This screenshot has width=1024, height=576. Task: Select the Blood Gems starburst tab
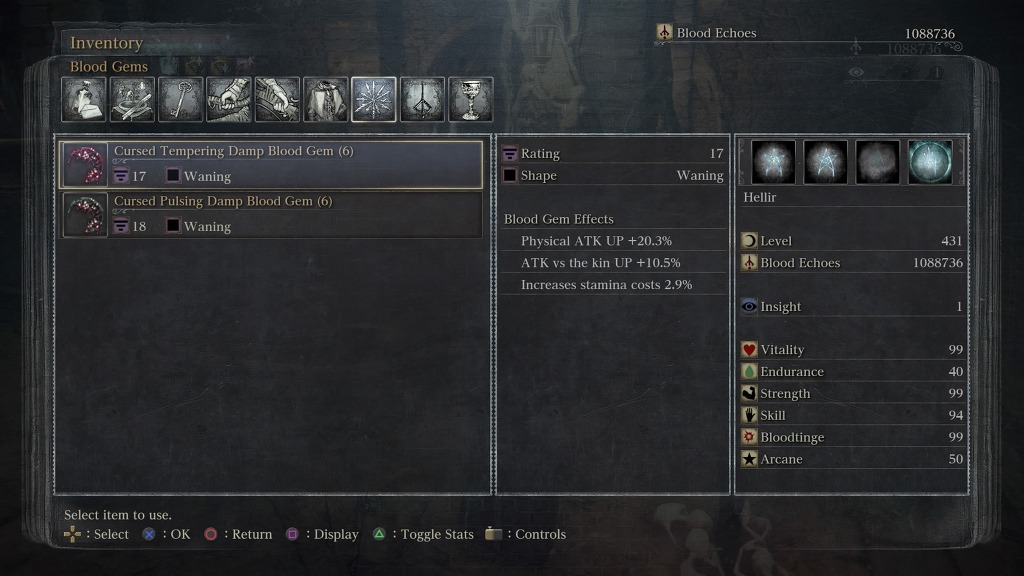point(374,100)
